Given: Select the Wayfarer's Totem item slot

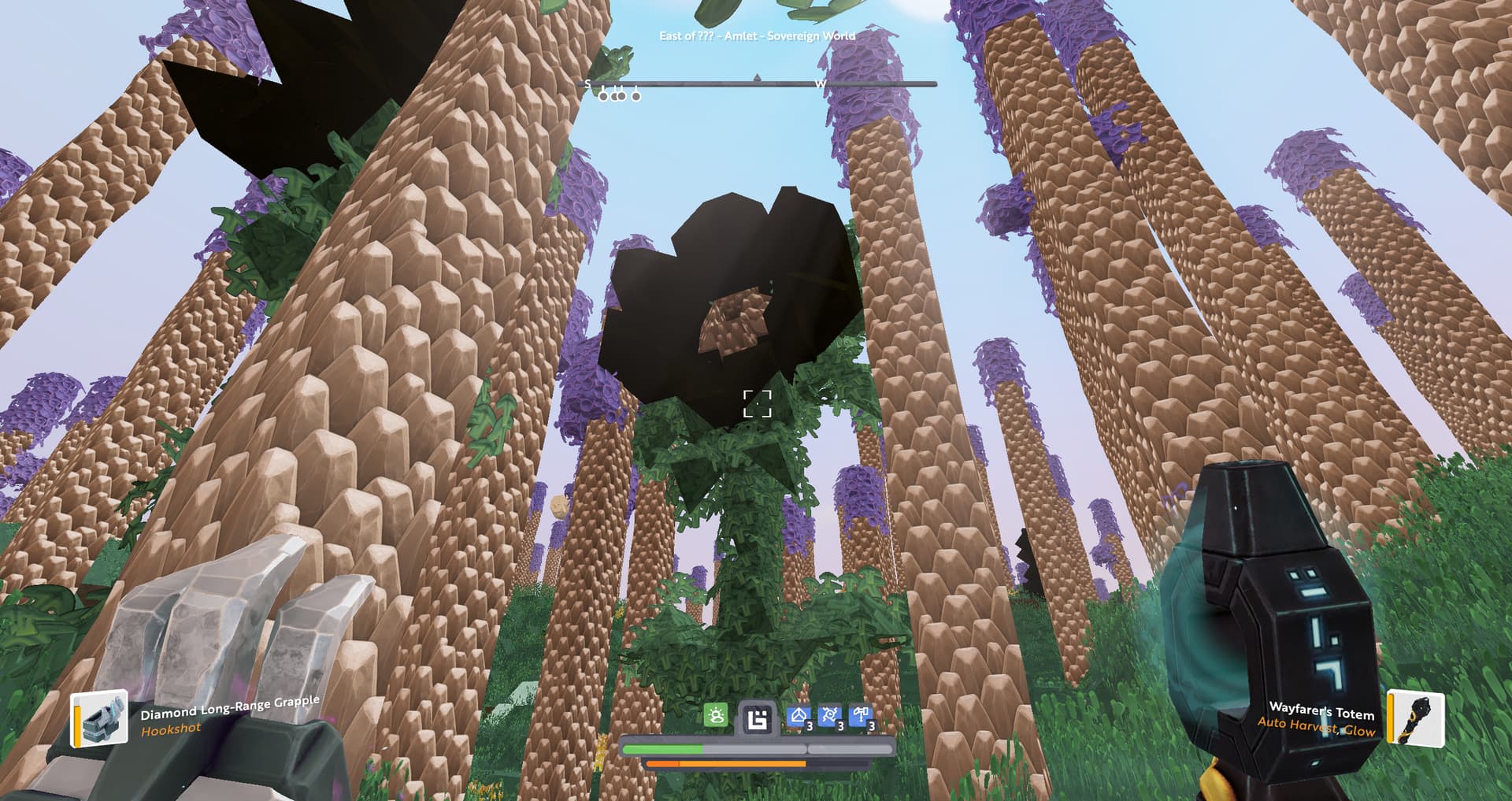Looking at the screenshot, I should pyautogui.click(x=1416, y=717).
